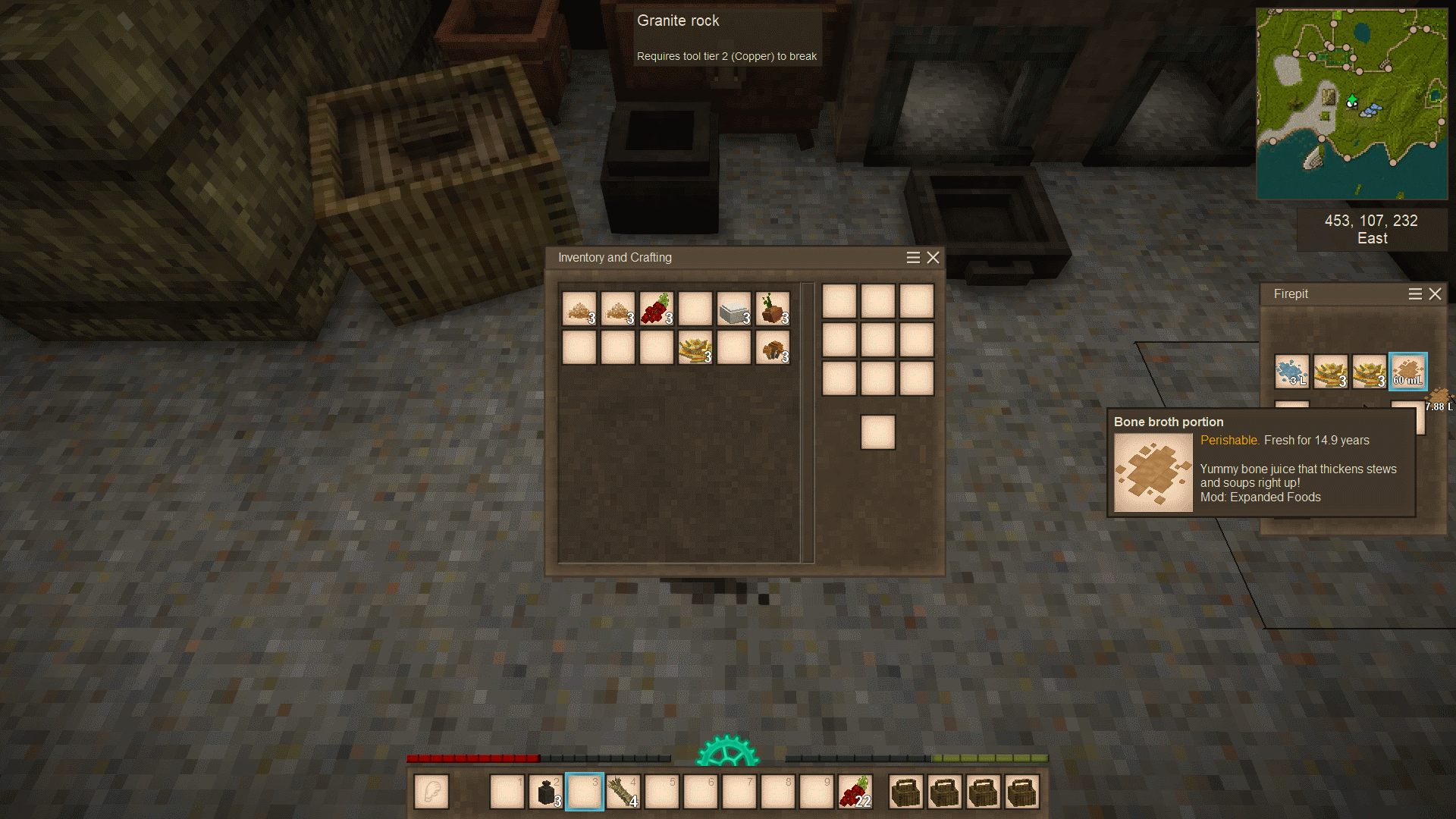This screenshot has width=1456, height=819.
Task: Open the minimap
Action: (x=1351, y=104)
